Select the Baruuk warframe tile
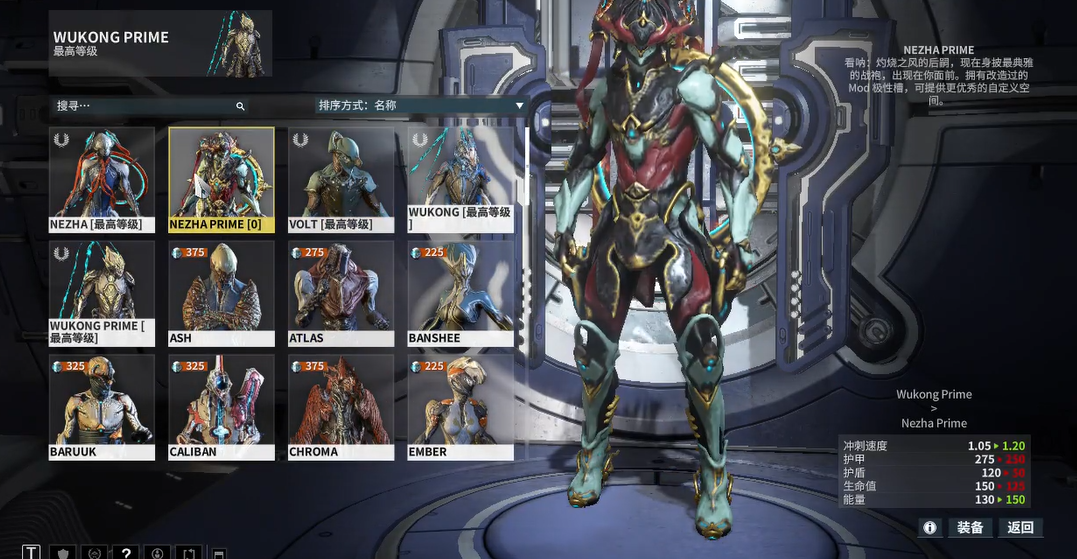Image resolution: width=1077 pixels, height=559 pixels. 102,407
